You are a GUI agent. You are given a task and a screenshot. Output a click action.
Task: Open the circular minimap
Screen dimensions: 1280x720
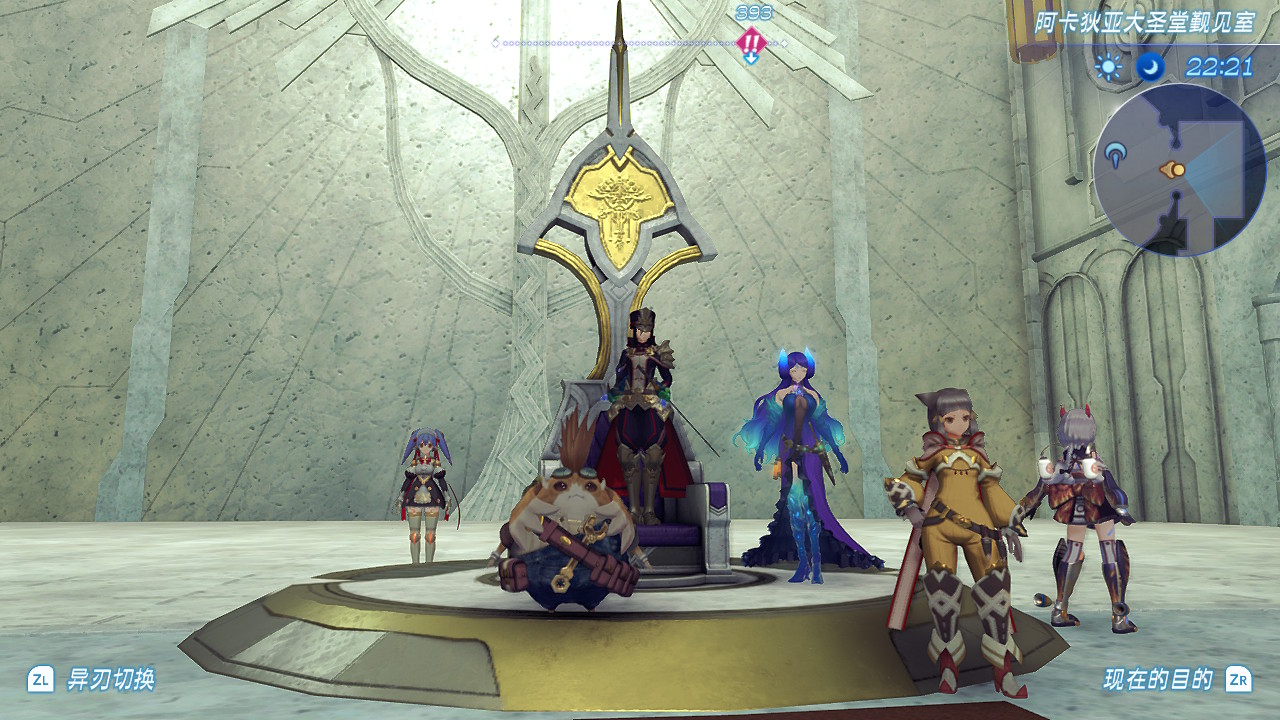click(1180, 170)
